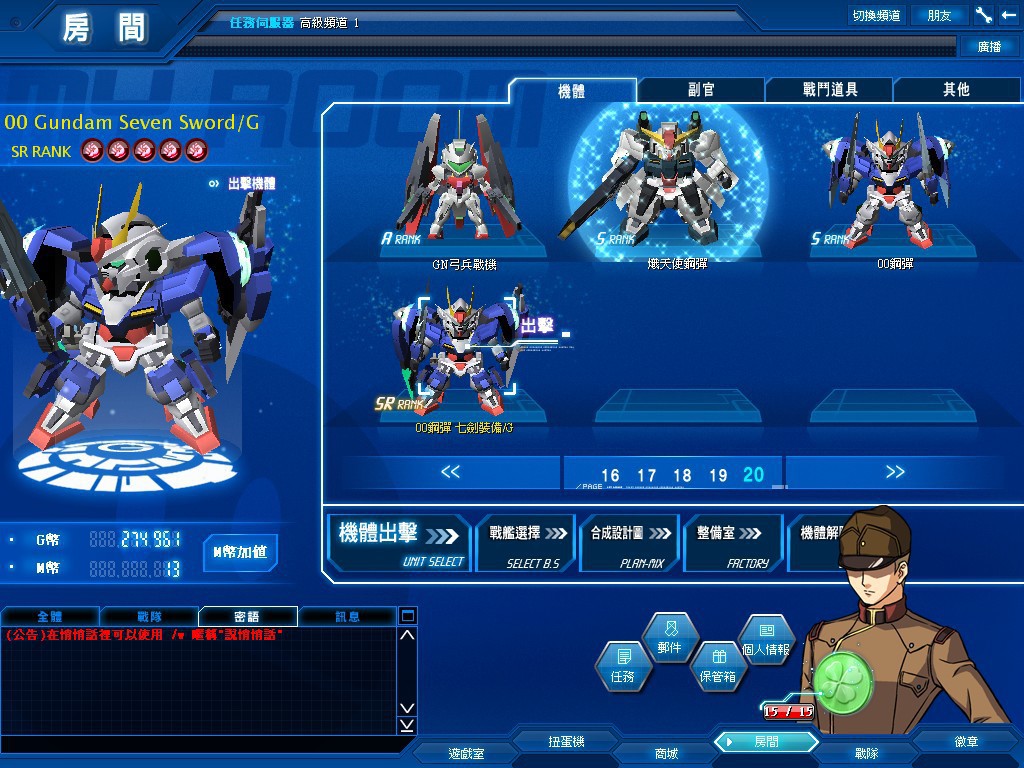View 個人情報 personal info
This screenshot has width=1024, height=768.
point(766,638)
